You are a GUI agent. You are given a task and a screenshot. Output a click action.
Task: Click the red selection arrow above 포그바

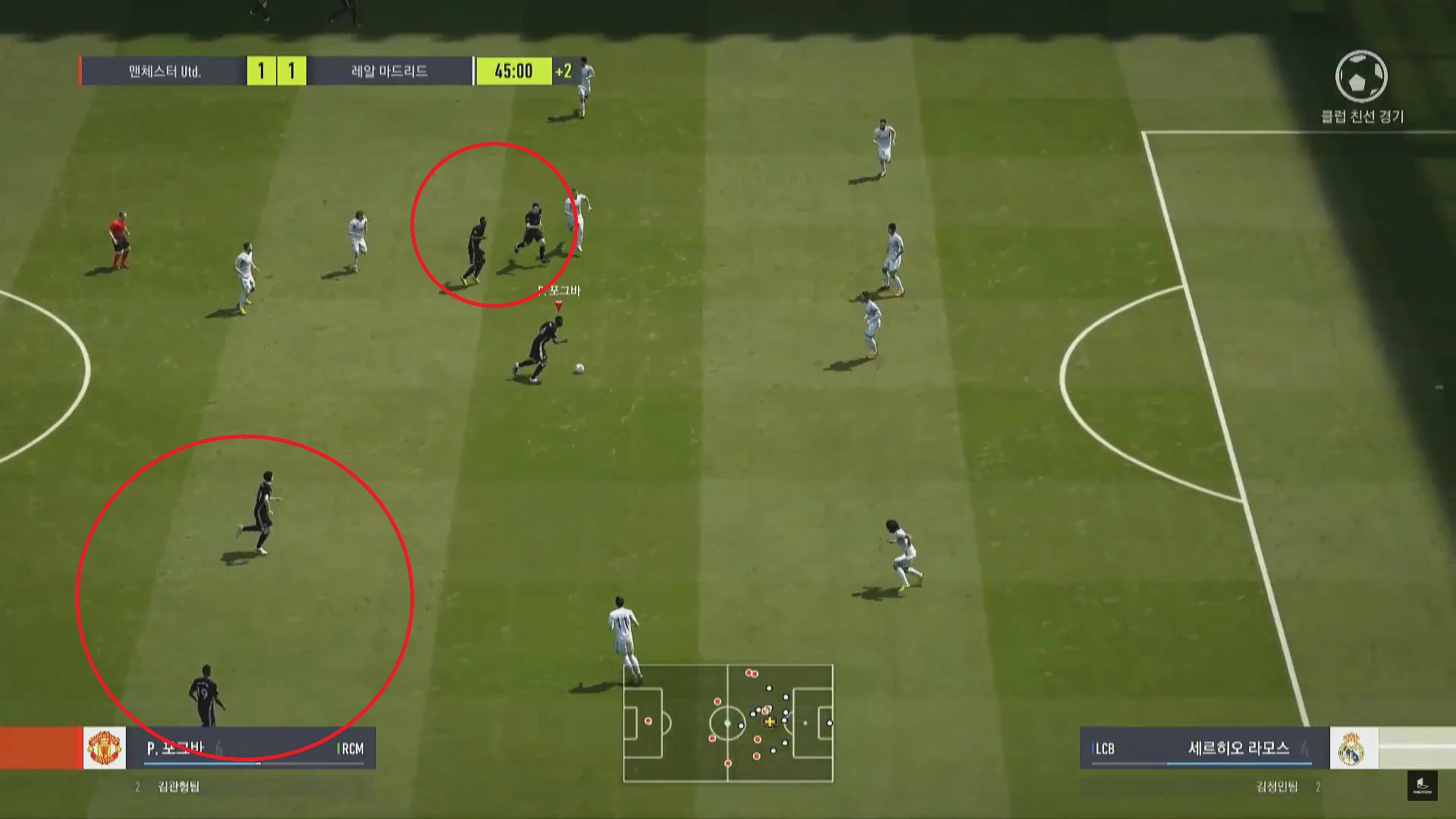pos(557,306)
